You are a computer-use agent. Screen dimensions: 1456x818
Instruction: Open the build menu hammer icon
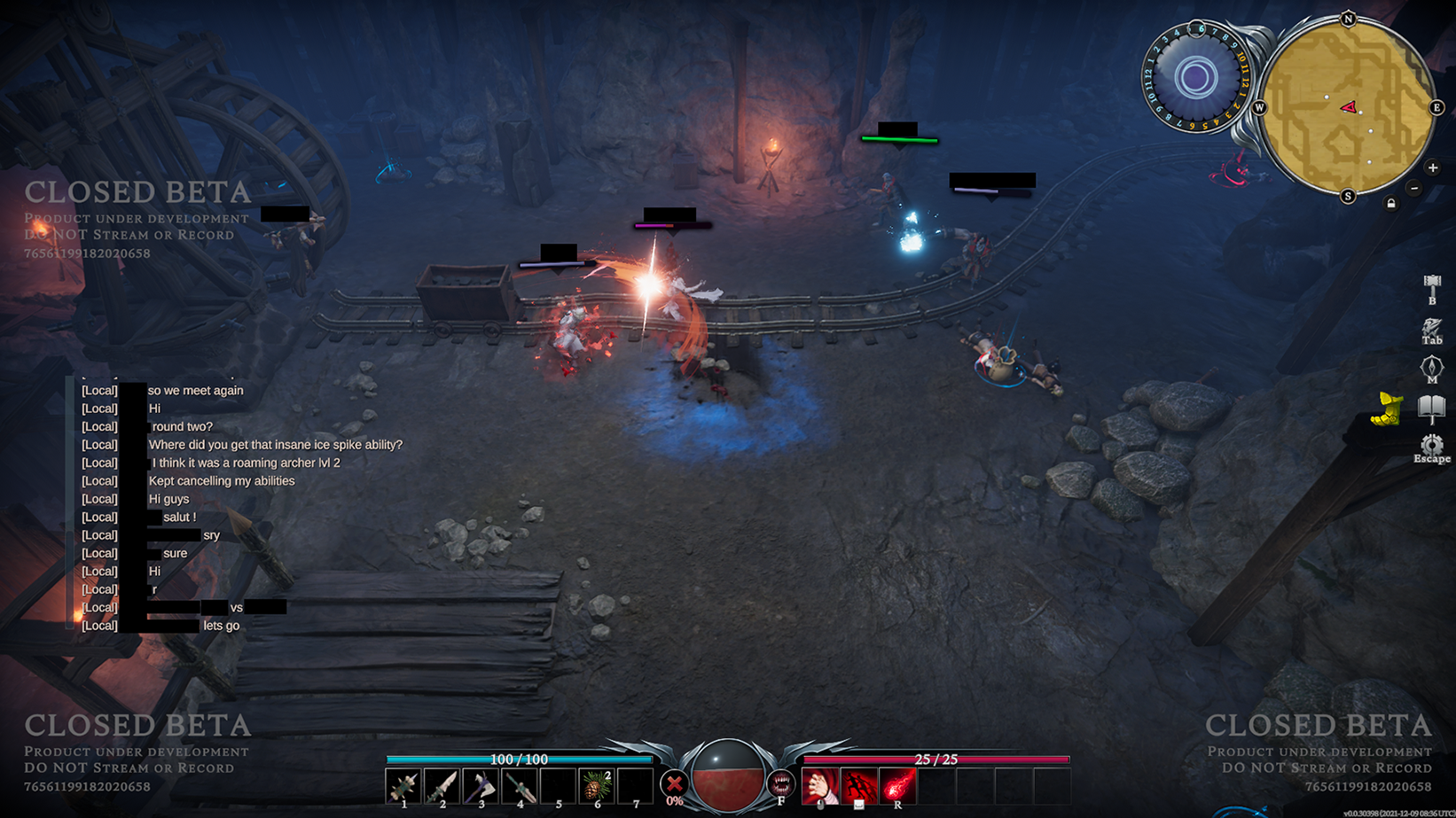[x=1431, y=287]
